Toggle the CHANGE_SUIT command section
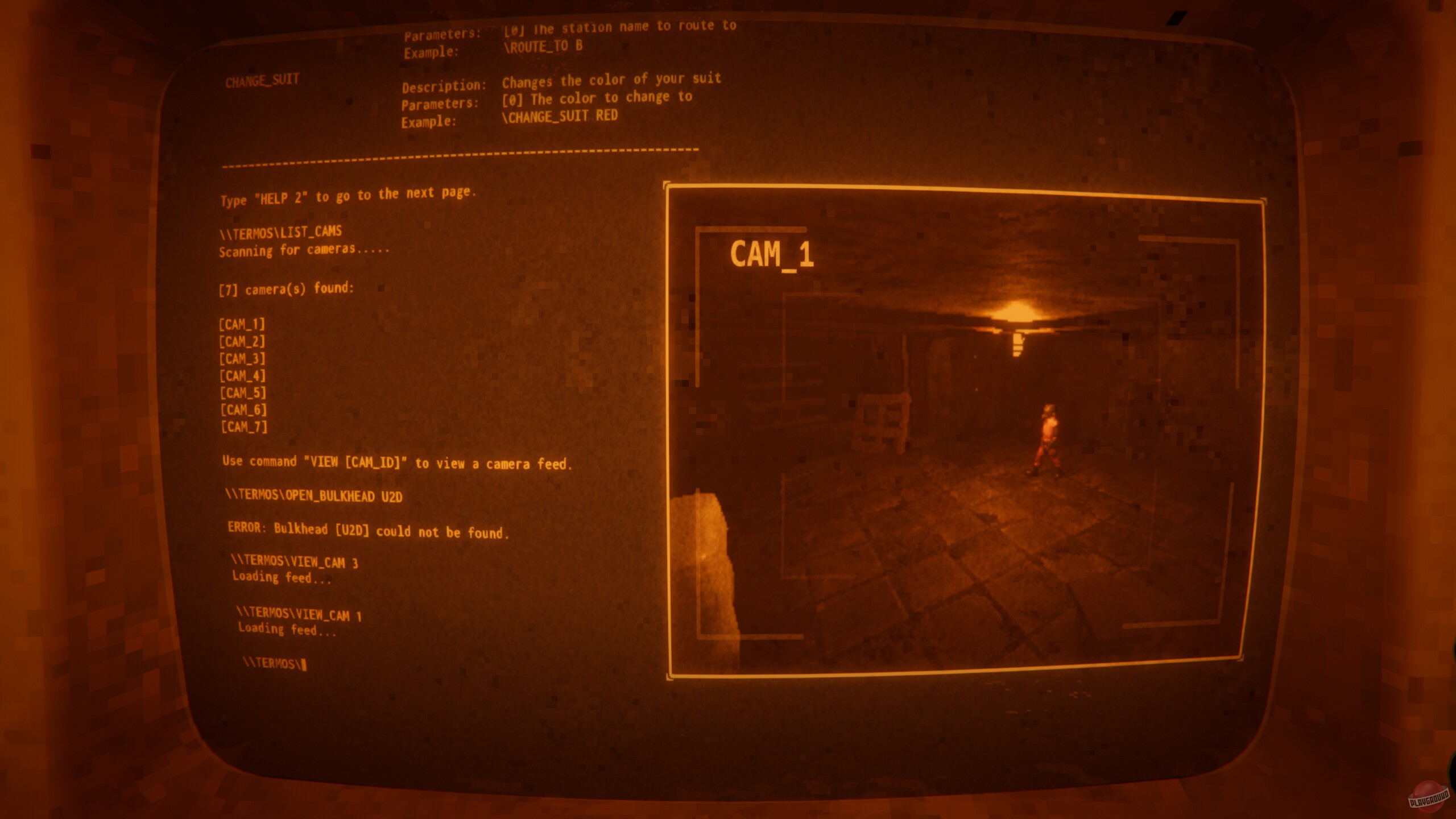Screen dimensions: 1456x819 point(263,80)
